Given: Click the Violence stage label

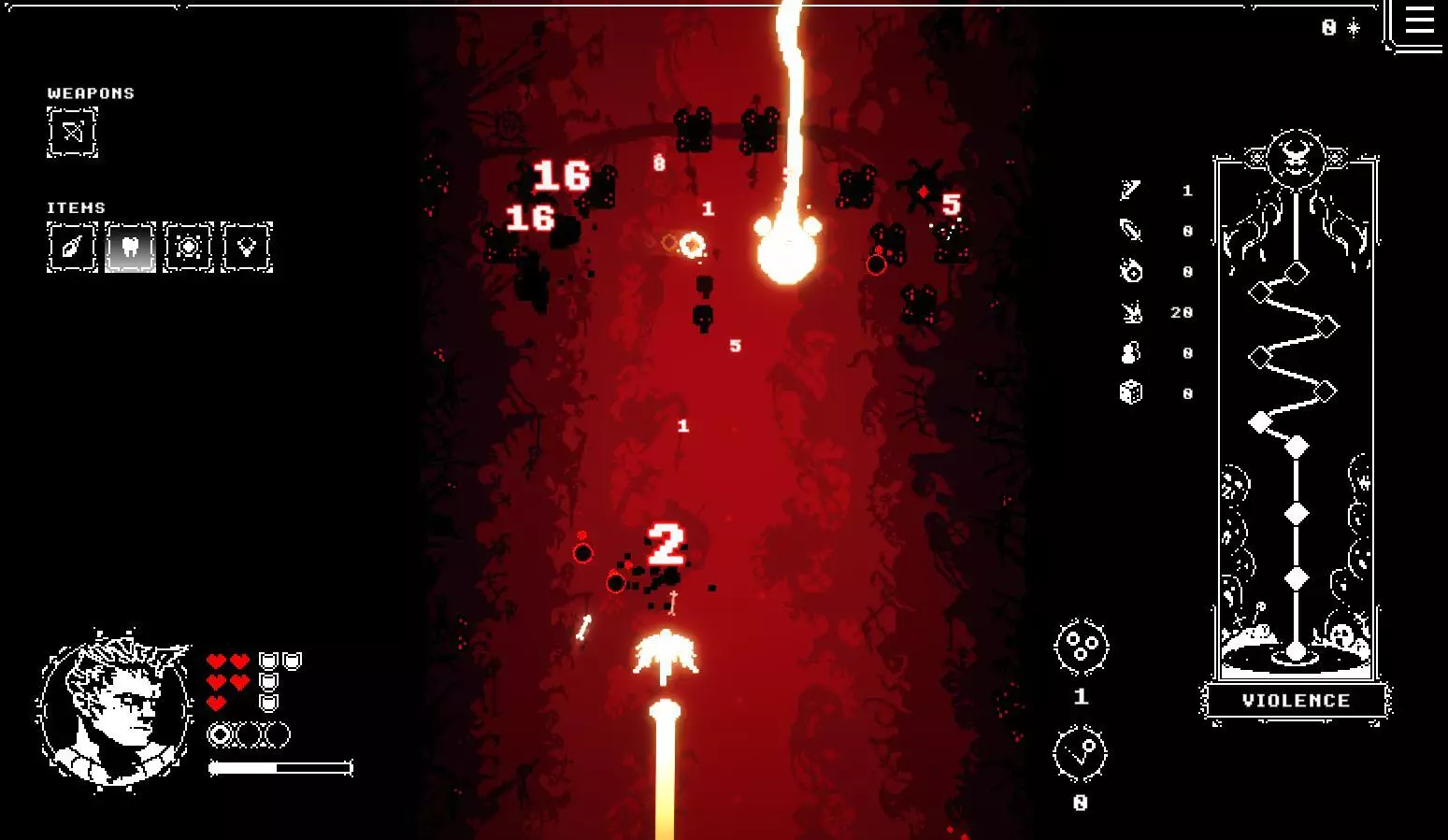Looking at the screenshot, I should tap(1296, 701).
